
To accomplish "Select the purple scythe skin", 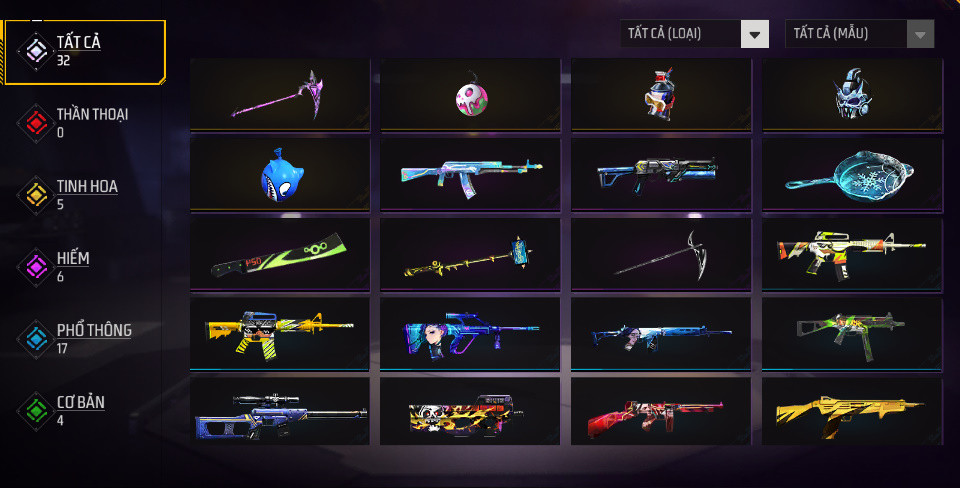I will (x=279, y=94).
